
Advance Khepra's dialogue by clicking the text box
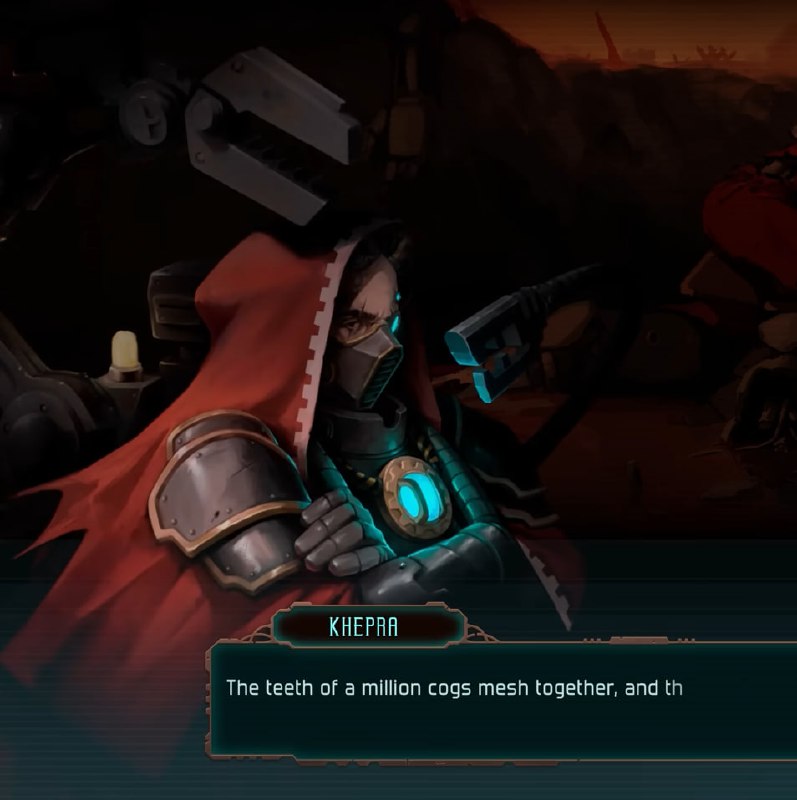pyautogui.click(x=500, y=700)
